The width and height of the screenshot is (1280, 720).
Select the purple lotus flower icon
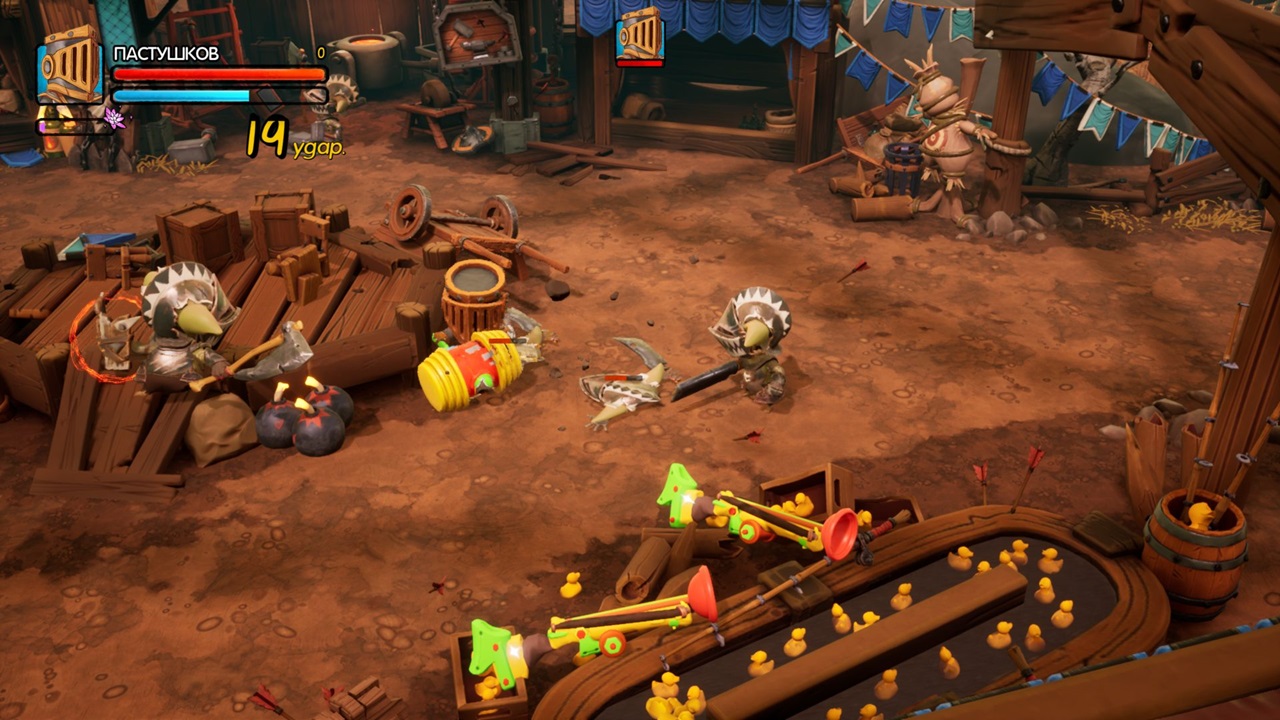(113, 119)
